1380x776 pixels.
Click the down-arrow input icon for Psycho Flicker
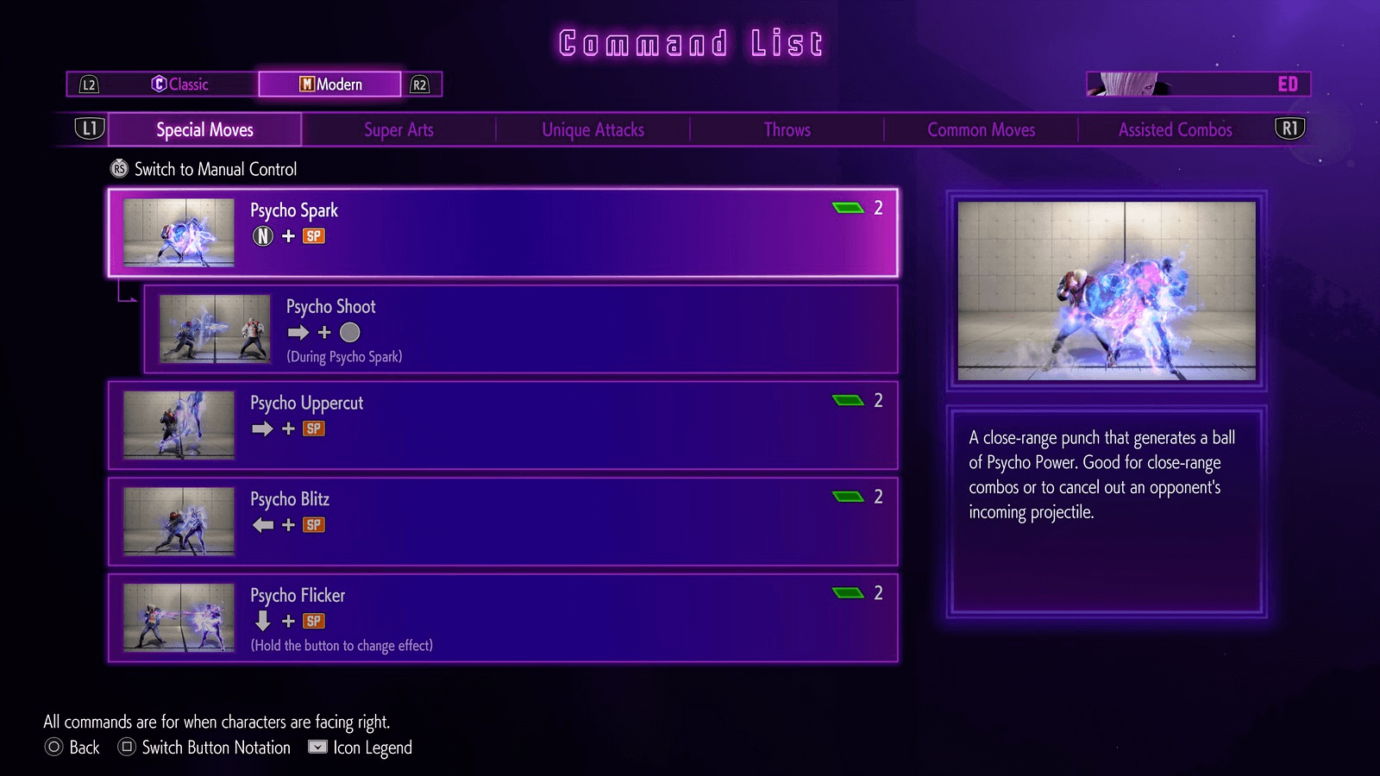click(x=263, y=620)
